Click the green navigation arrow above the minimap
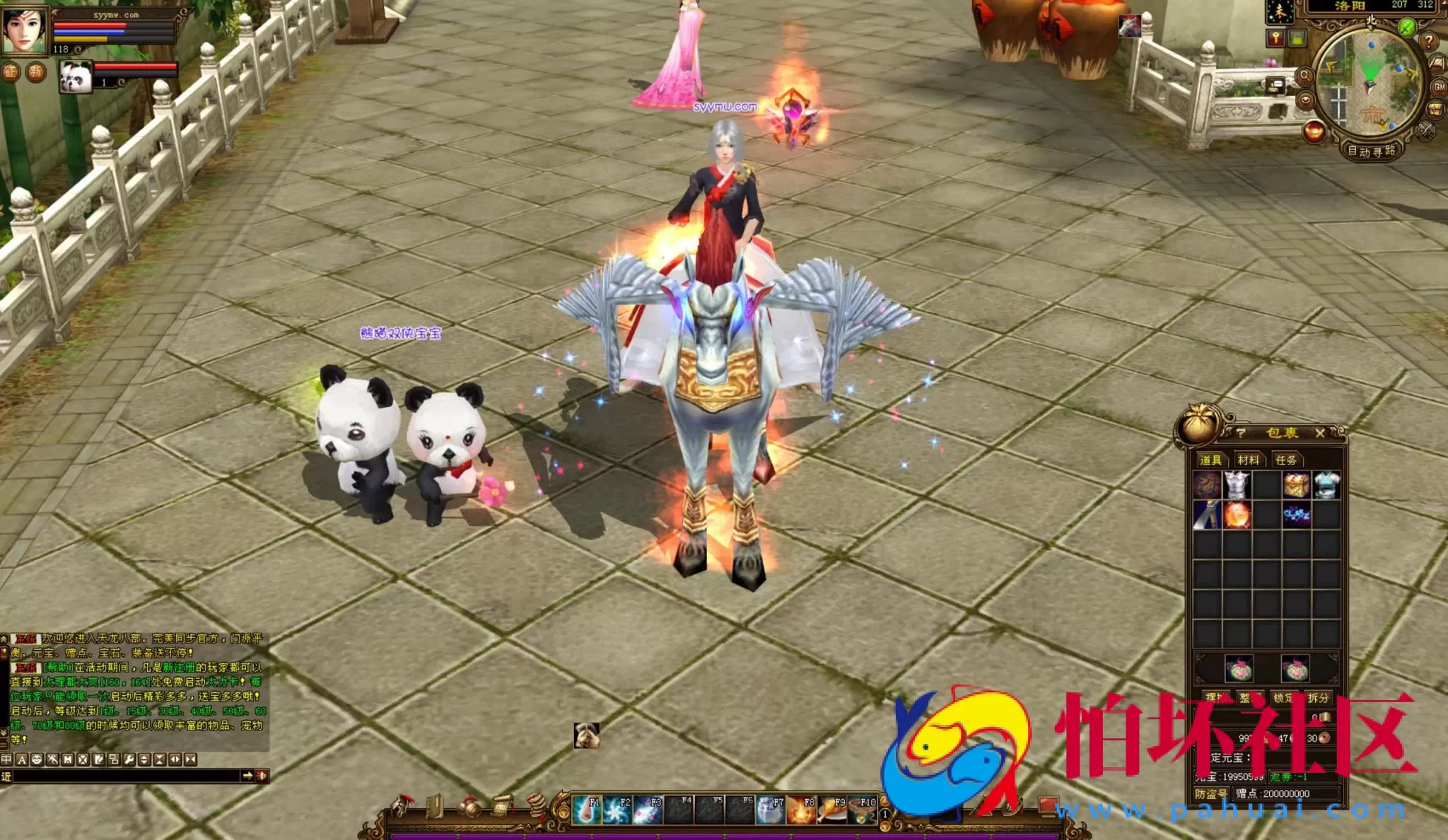 tap(1407, 28)
